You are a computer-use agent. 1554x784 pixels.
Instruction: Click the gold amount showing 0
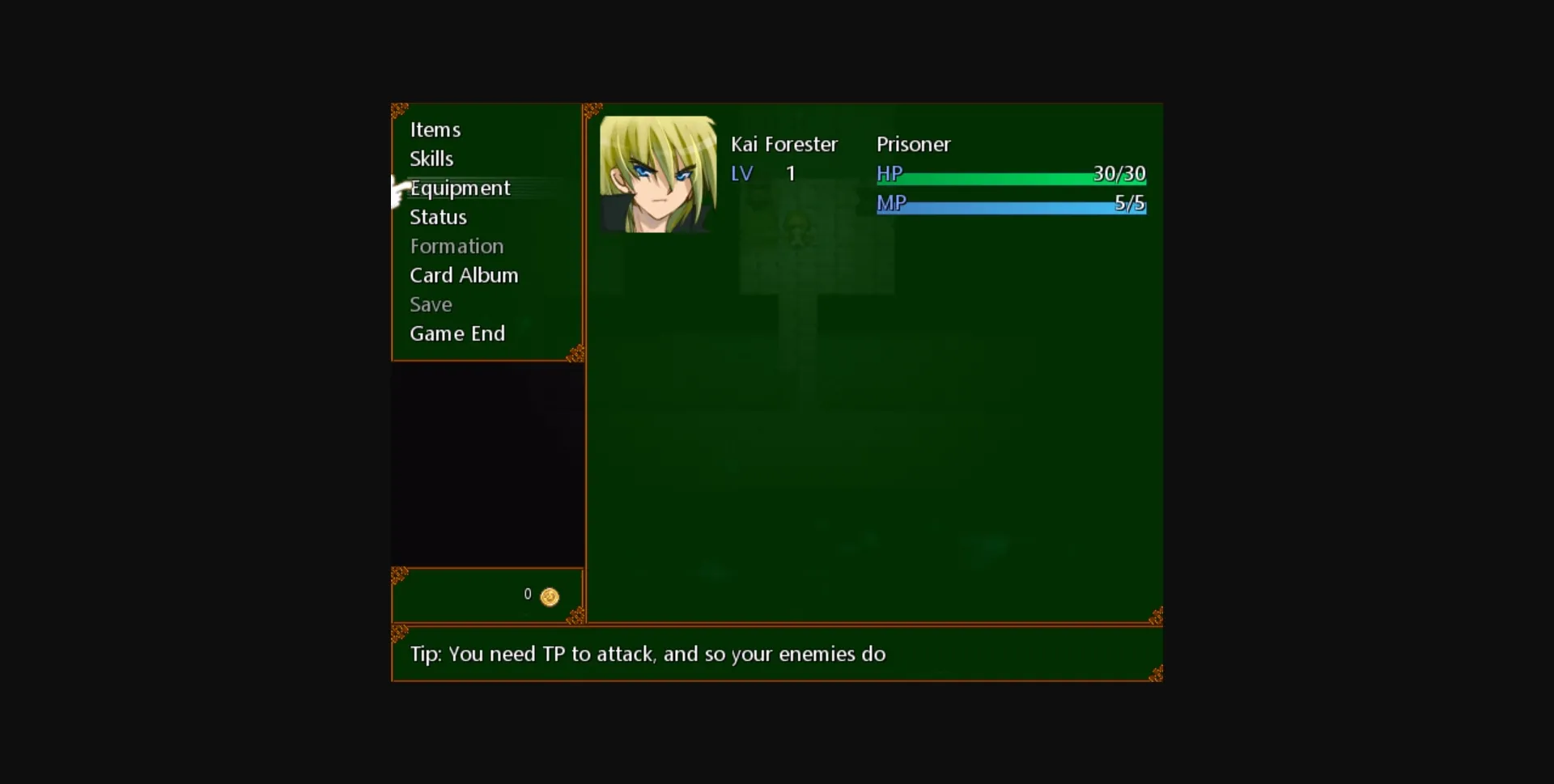point(527,594)
